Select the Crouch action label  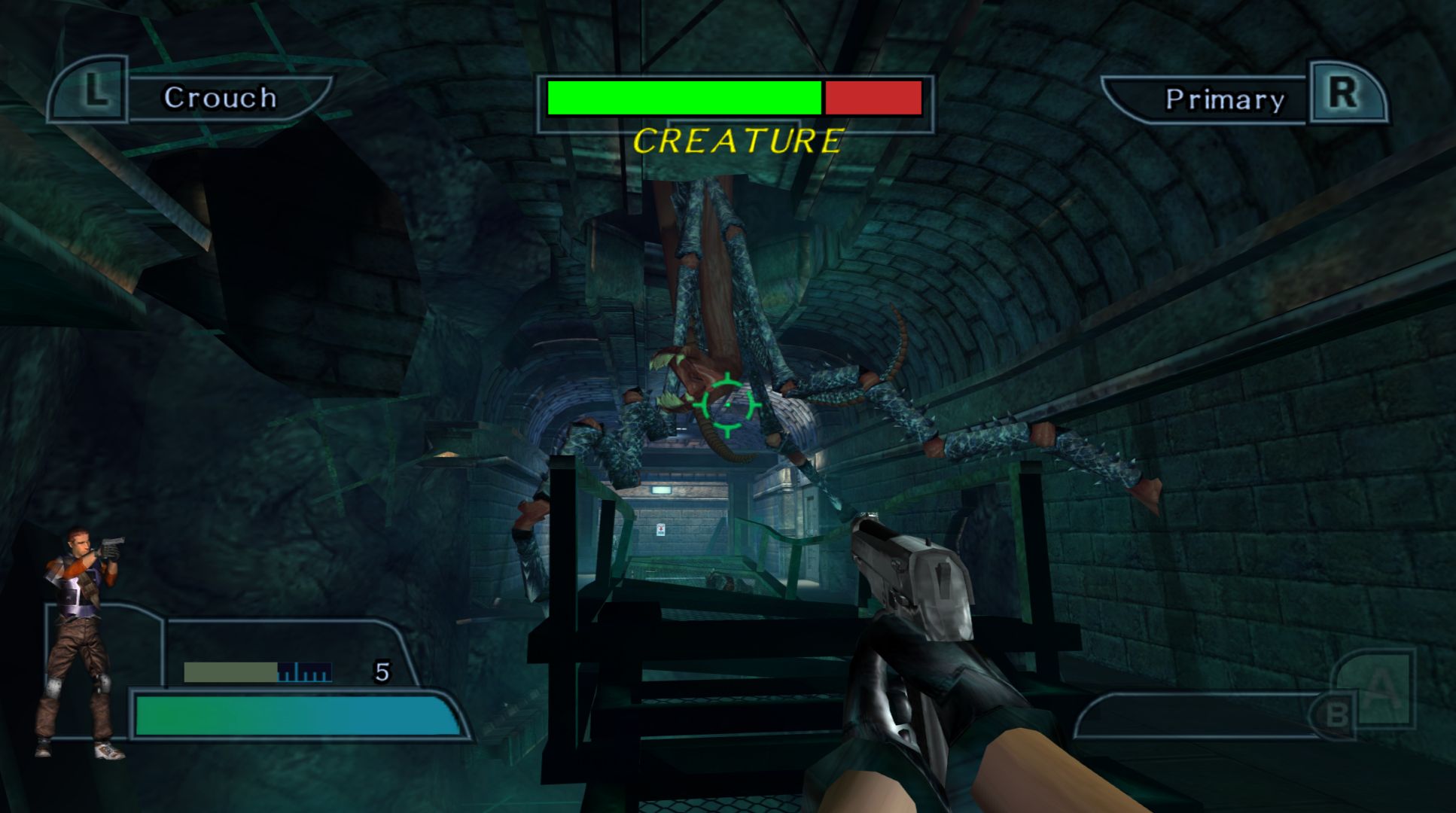pyautogui.click(x=221, y=98)
